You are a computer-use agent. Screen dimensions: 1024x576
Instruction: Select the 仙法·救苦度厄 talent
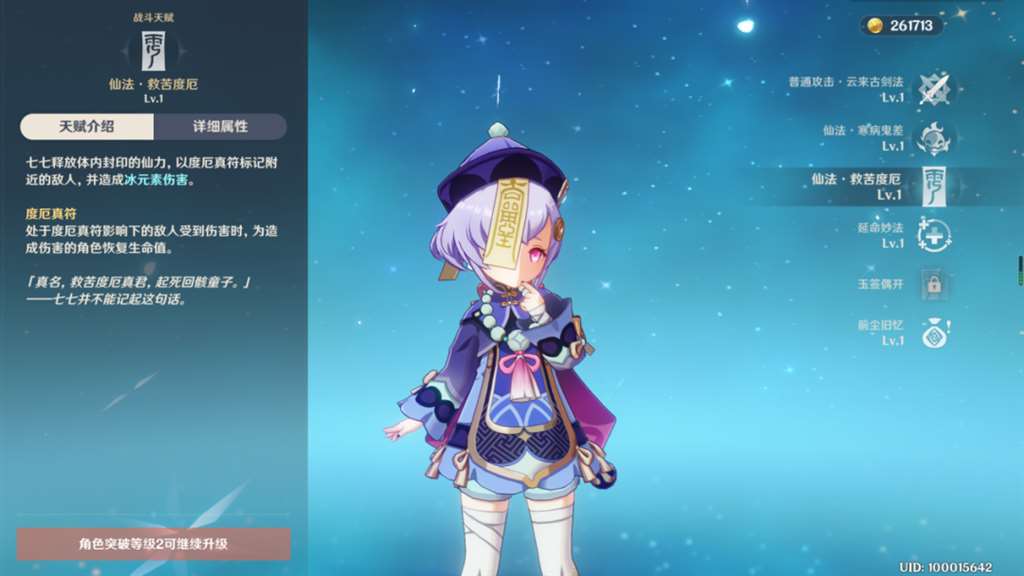pyautogui.click(x=933, y=186)
